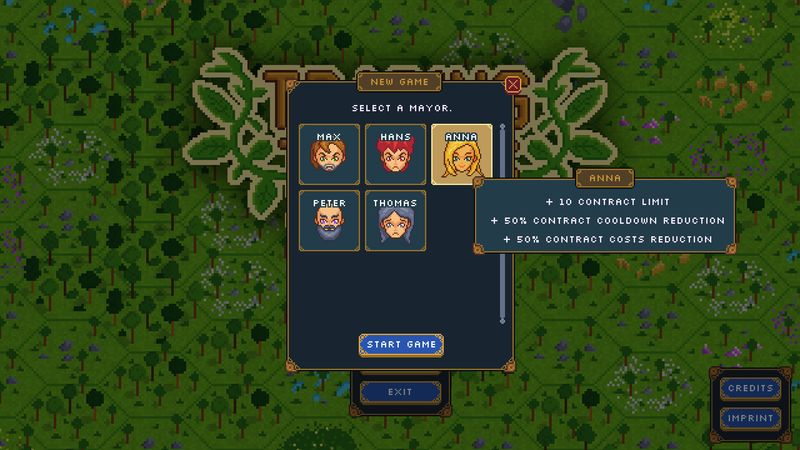
Task: Open the Credits screen
Action: click(750, 388)
